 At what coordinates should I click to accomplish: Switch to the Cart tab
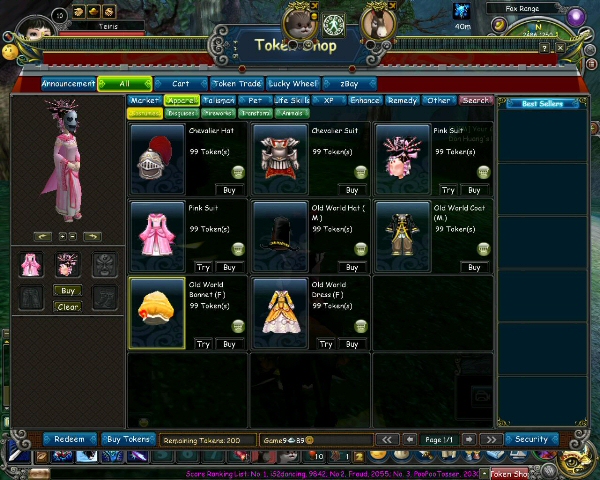[181, 84]
